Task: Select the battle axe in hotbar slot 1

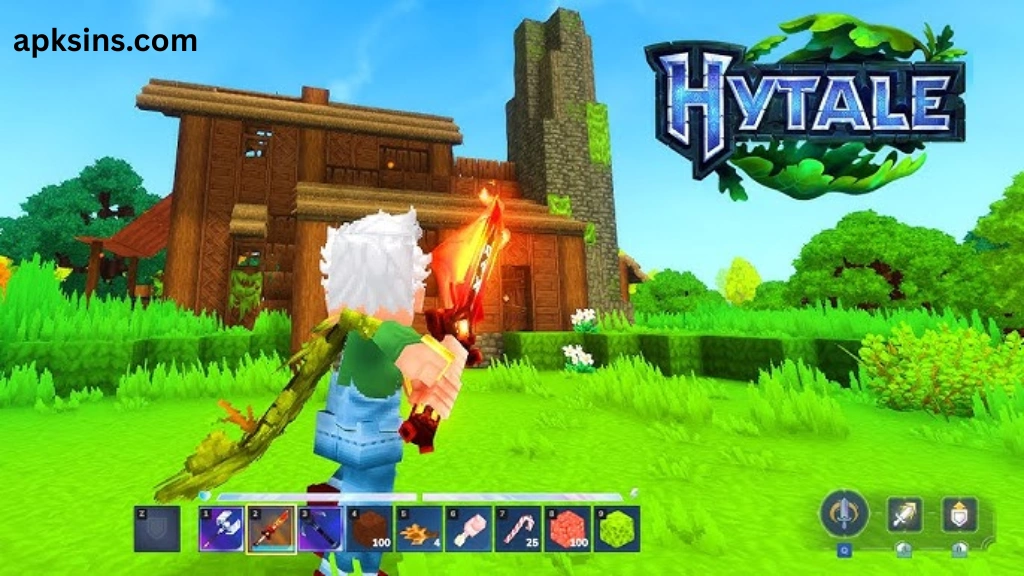Action: coord(222,529)
